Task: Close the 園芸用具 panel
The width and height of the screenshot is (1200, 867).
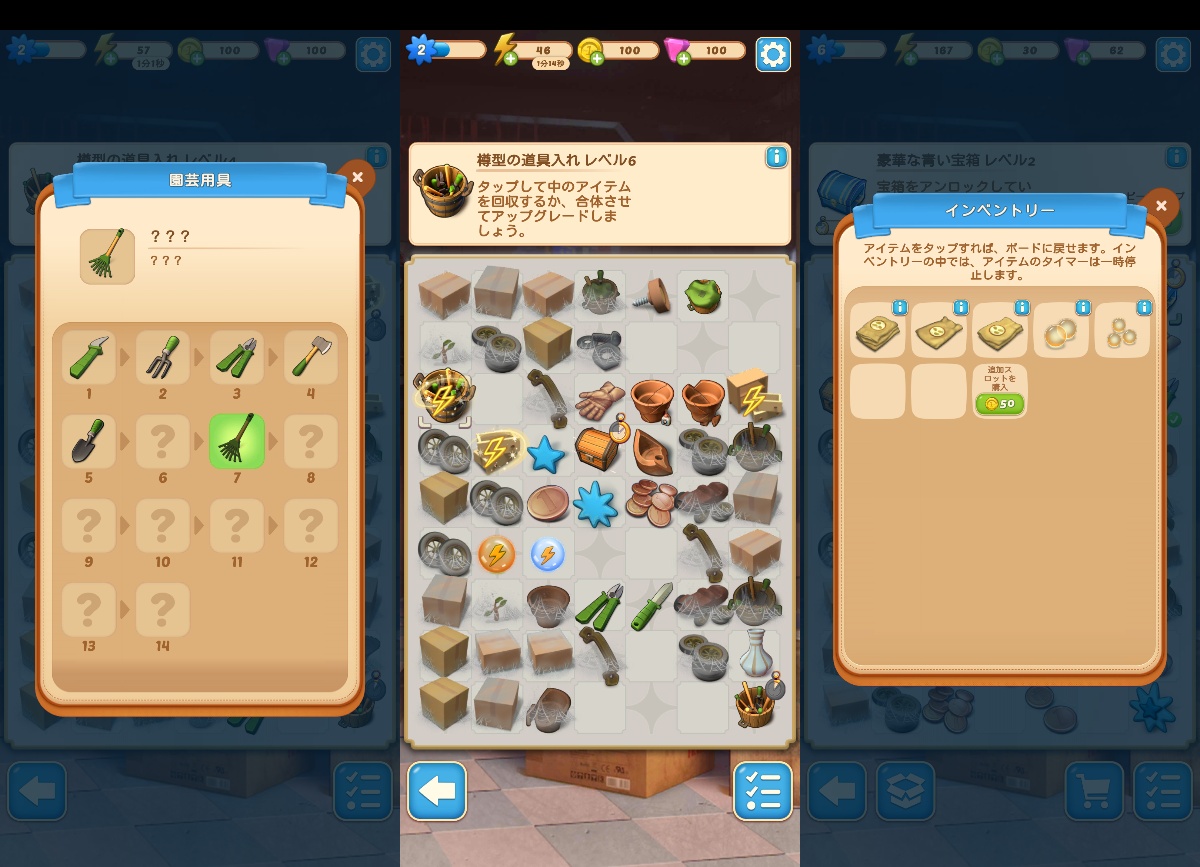Action: 357,178
